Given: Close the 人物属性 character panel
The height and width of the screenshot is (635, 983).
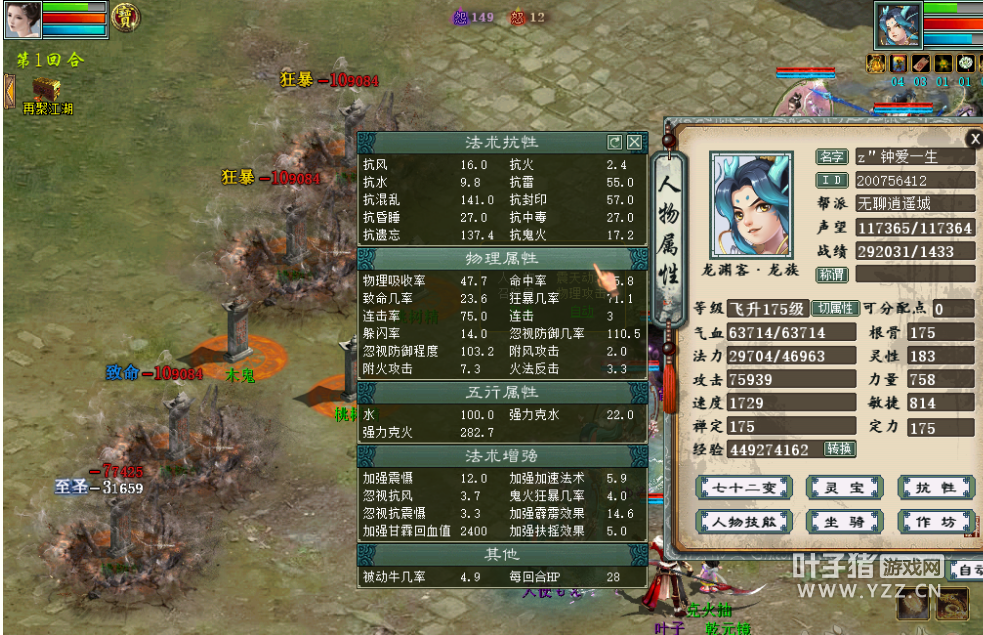Looking at the screenshot, I should (x=974, y=139).
